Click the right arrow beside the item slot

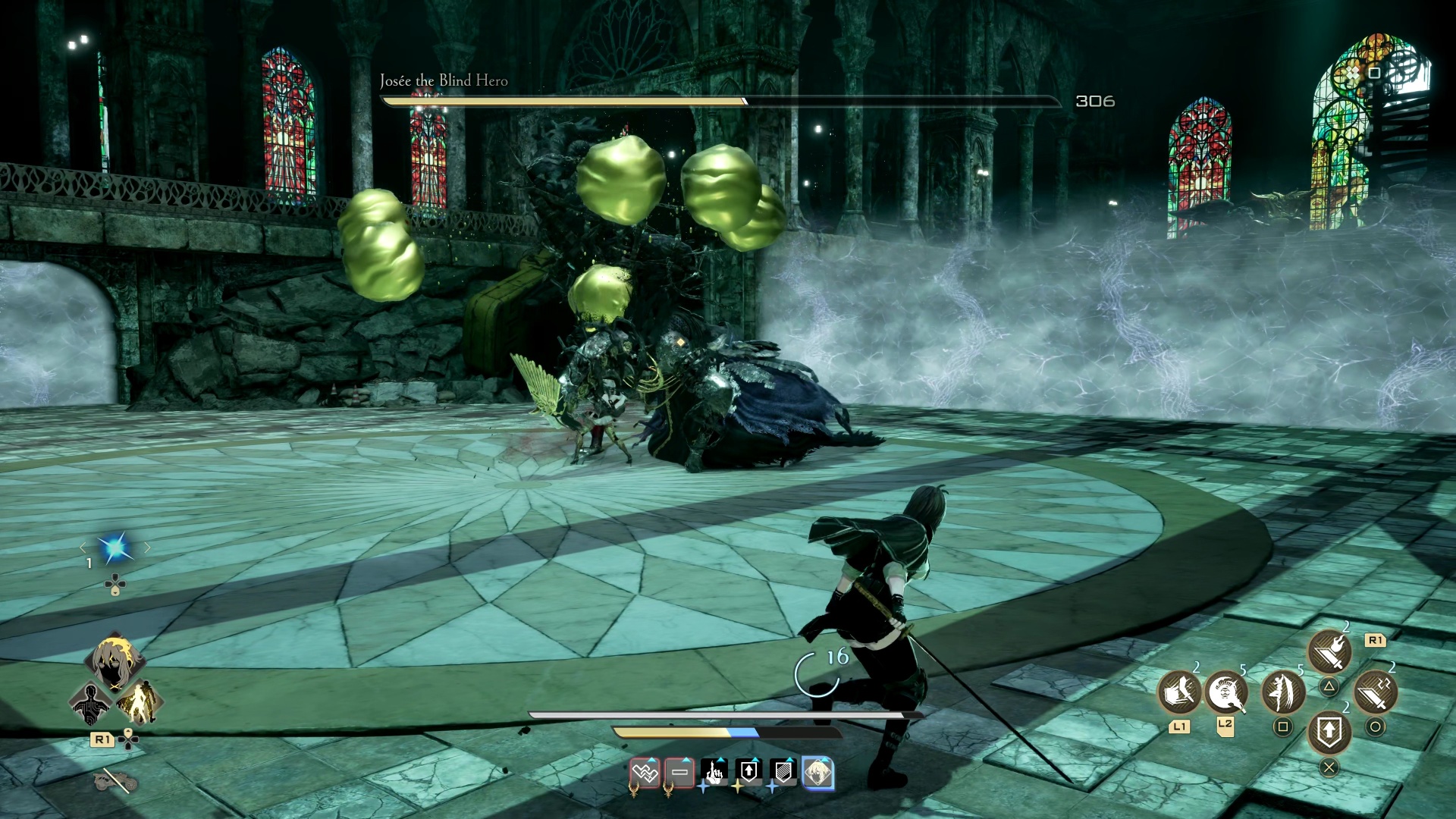[x=146, y=546]
